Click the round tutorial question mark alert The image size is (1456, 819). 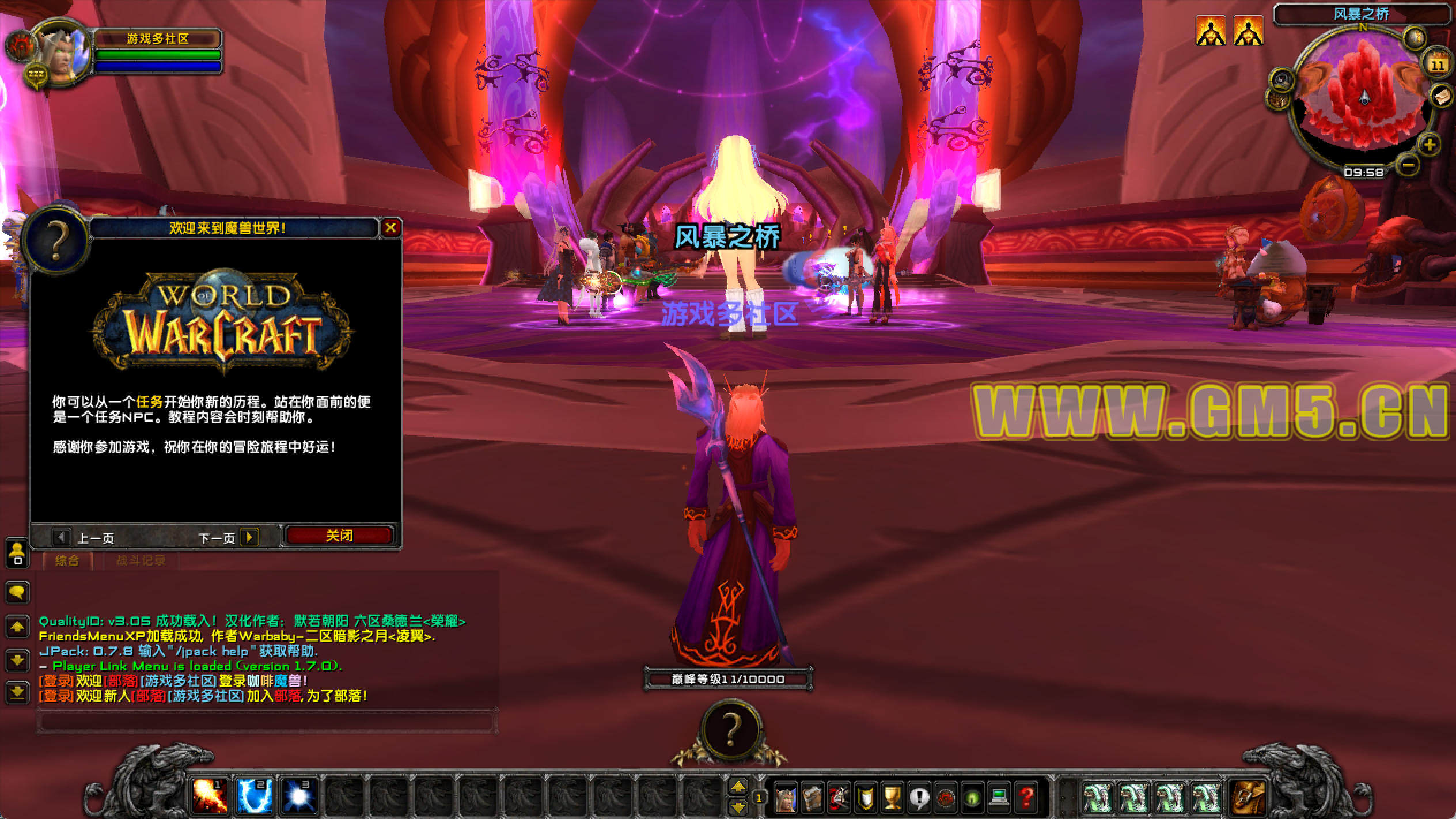(730, 730)
